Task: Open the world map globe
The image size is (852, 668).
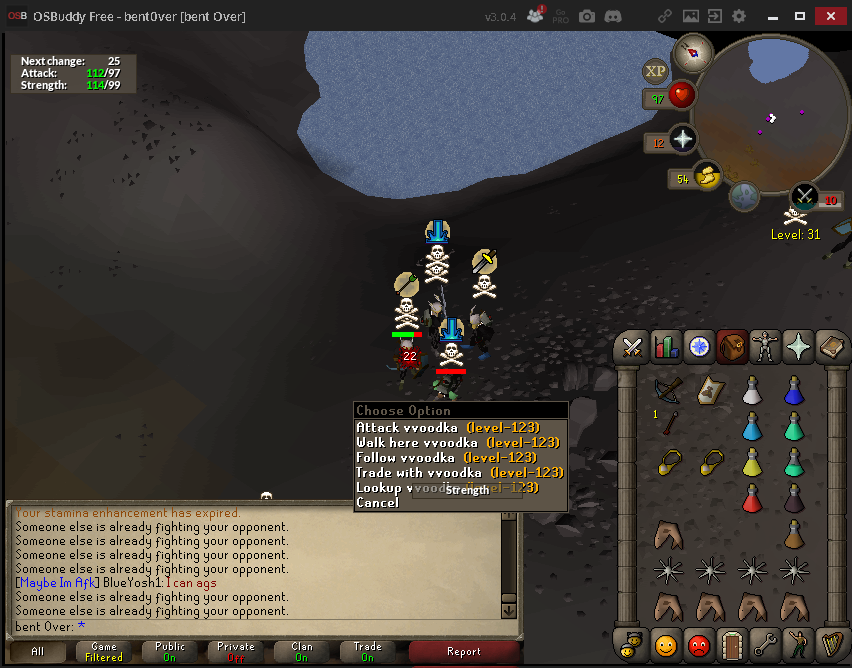Action: (x=744, y=196)
